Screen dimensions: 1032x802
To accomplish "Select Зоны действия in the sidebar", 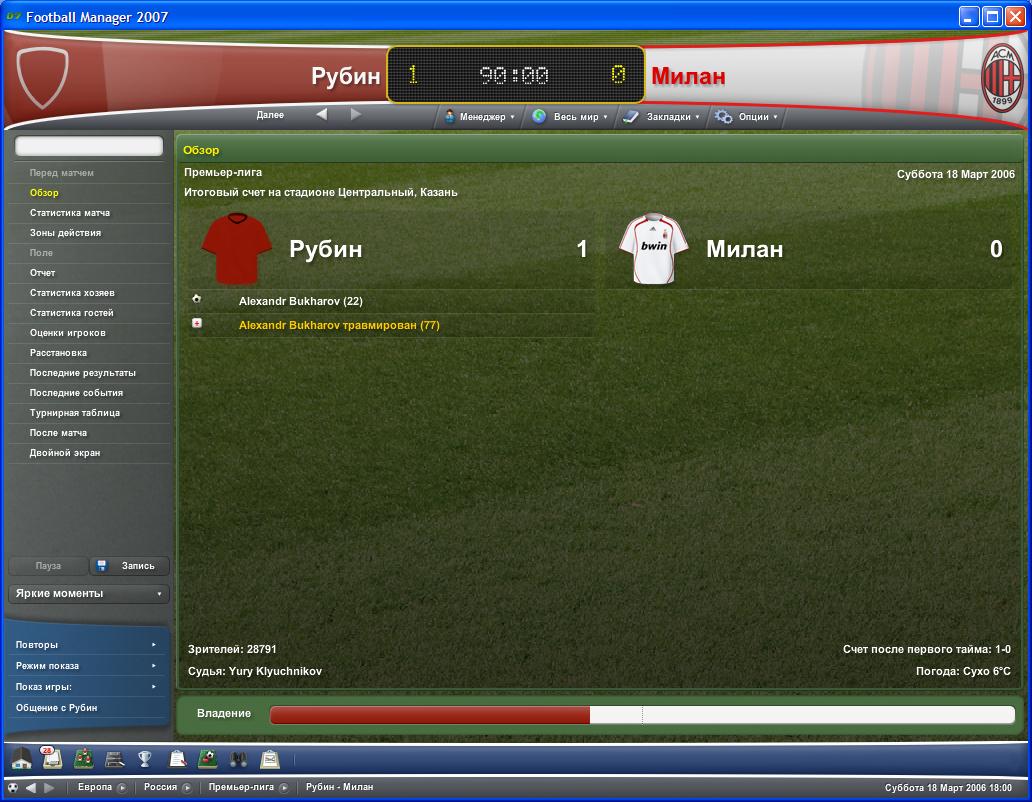I will [65, 233].
